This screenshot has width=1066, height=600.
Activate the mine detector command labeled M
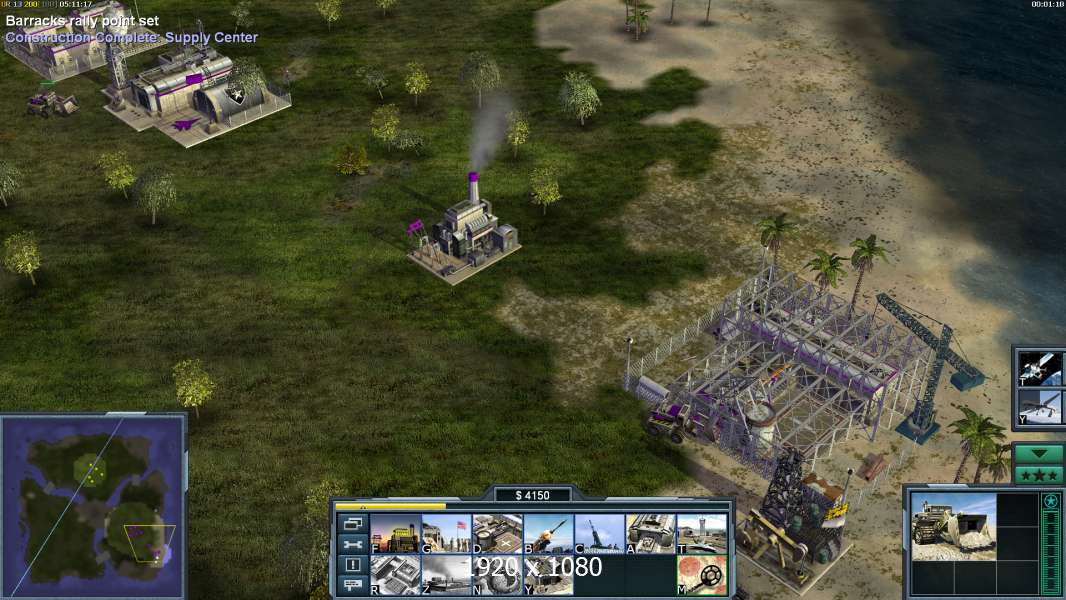tap(701, 575)
